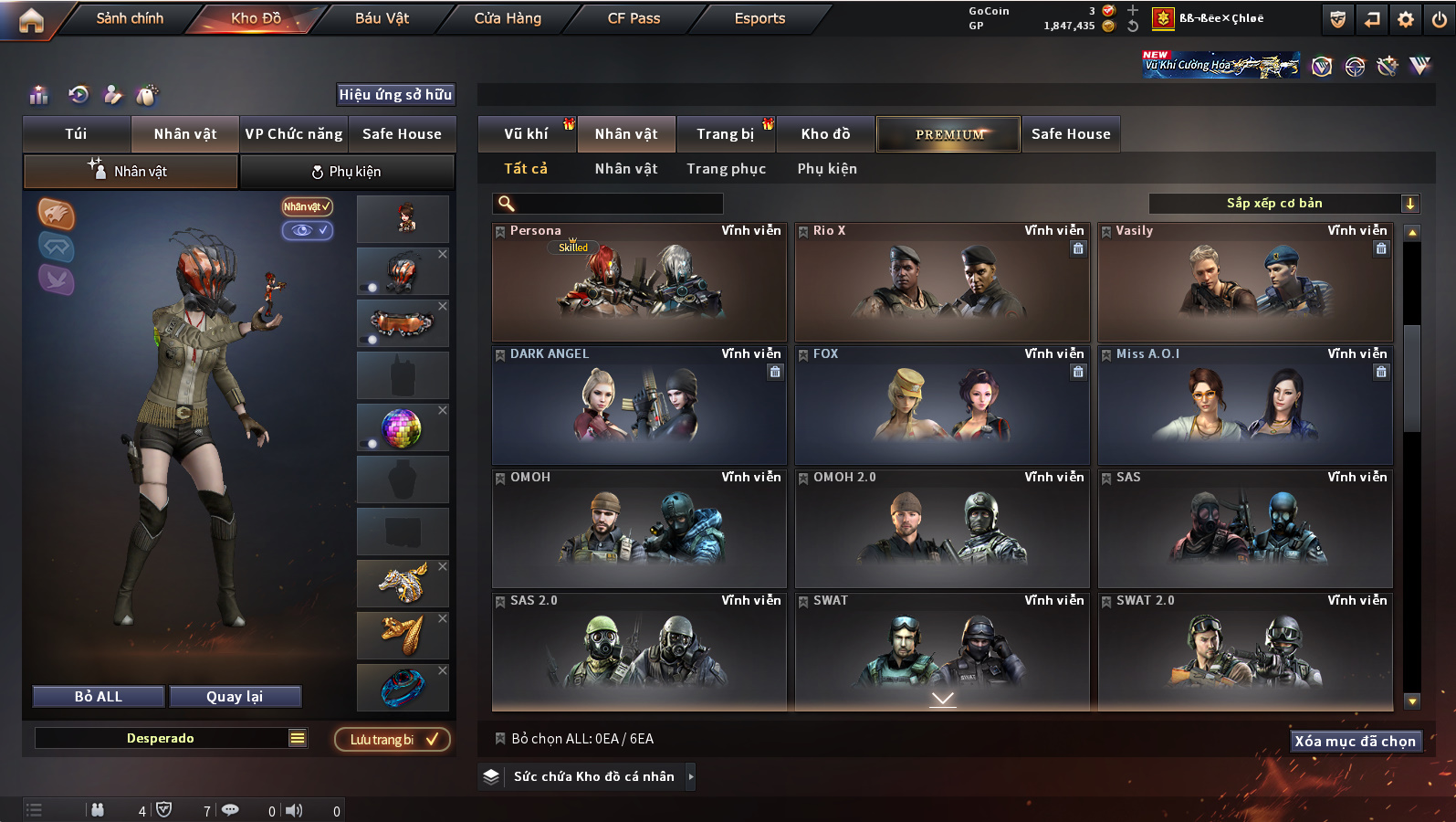
Task: Choose the Rio X character card
Action: coord(942,282)
